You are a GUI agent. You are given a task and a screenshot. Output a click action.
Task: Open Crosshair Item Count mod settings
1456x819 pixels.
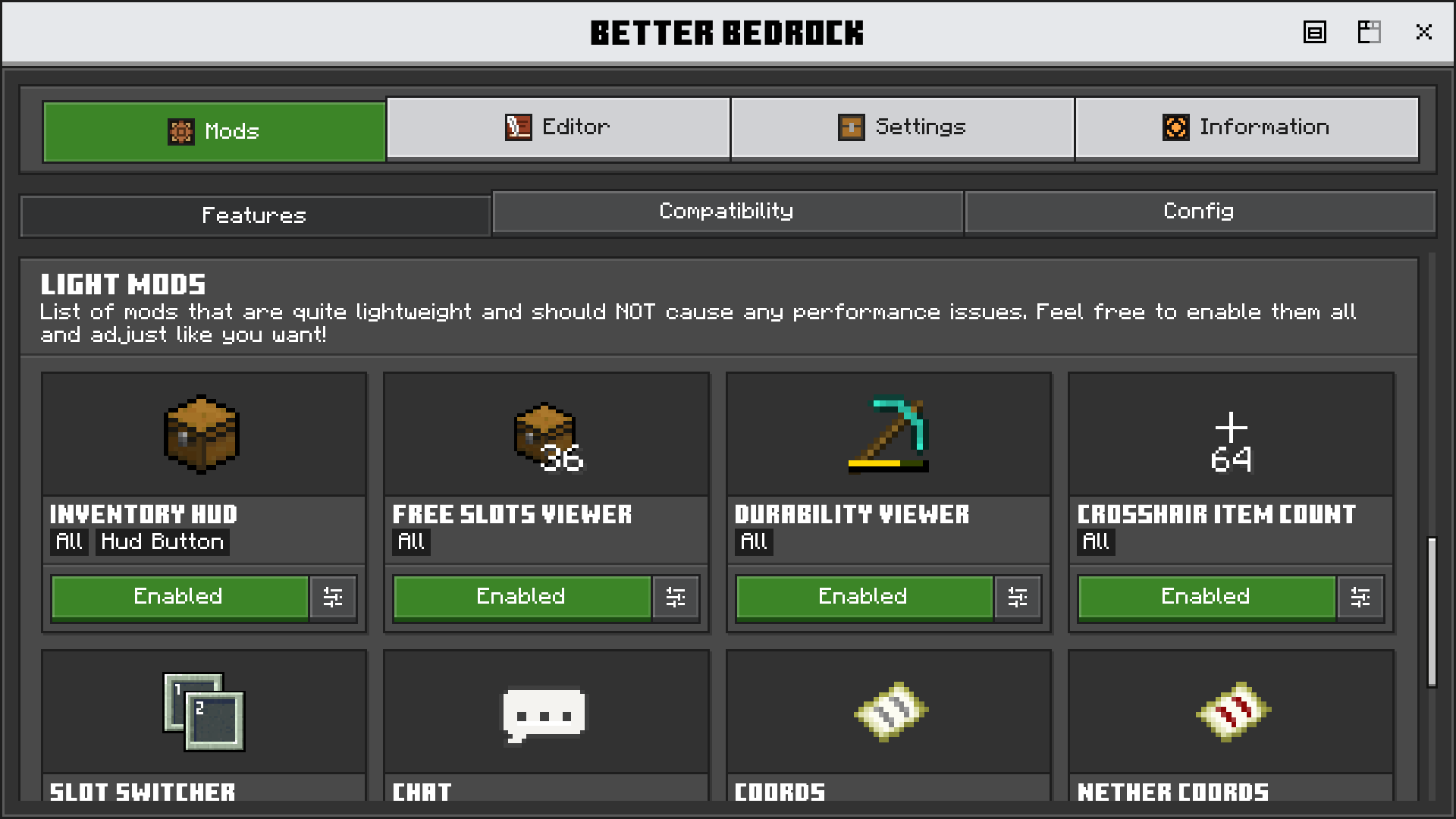pyautogui.click(x=1360, y=598)
